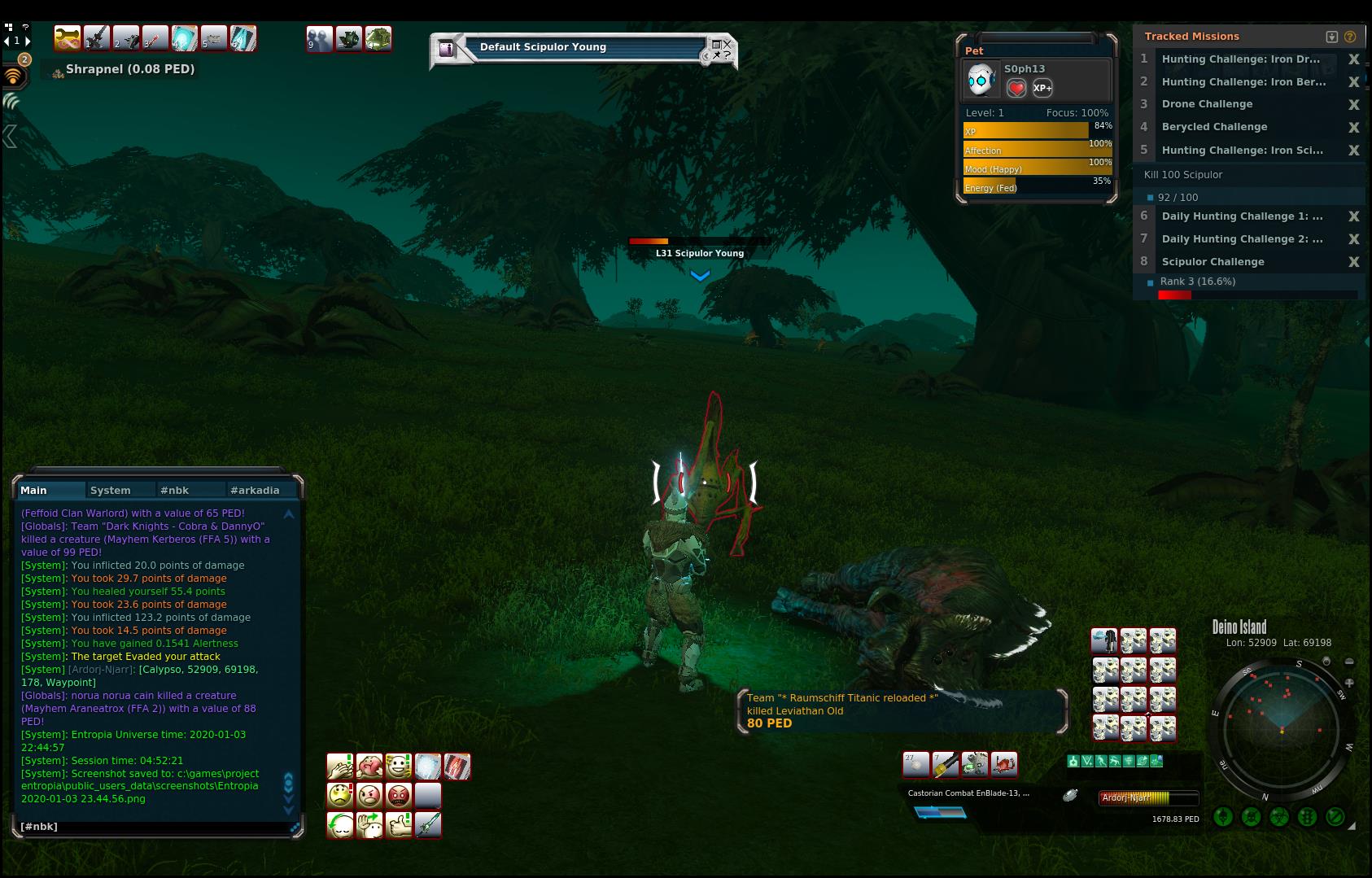This screenshot has width=1372, height=878.
Task: Use the angry red face emote
Action: (x=399, y=795)
